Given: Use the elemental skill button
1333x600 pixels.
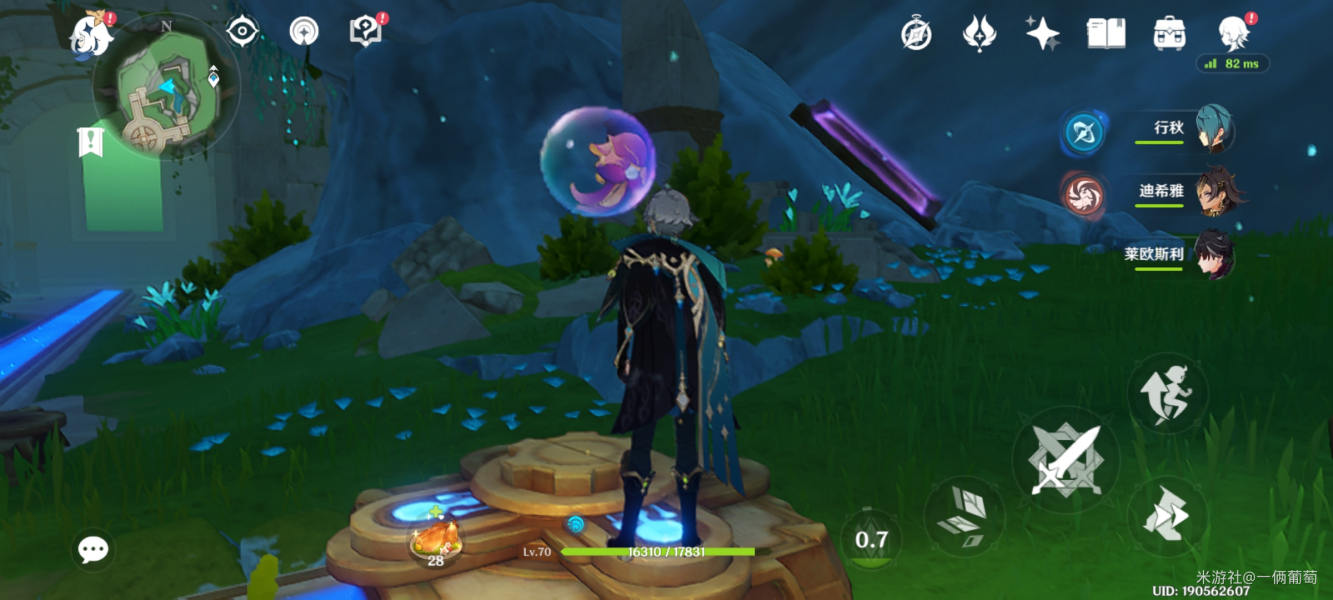Looking at the screenshot, I should [x=964, y=515].
